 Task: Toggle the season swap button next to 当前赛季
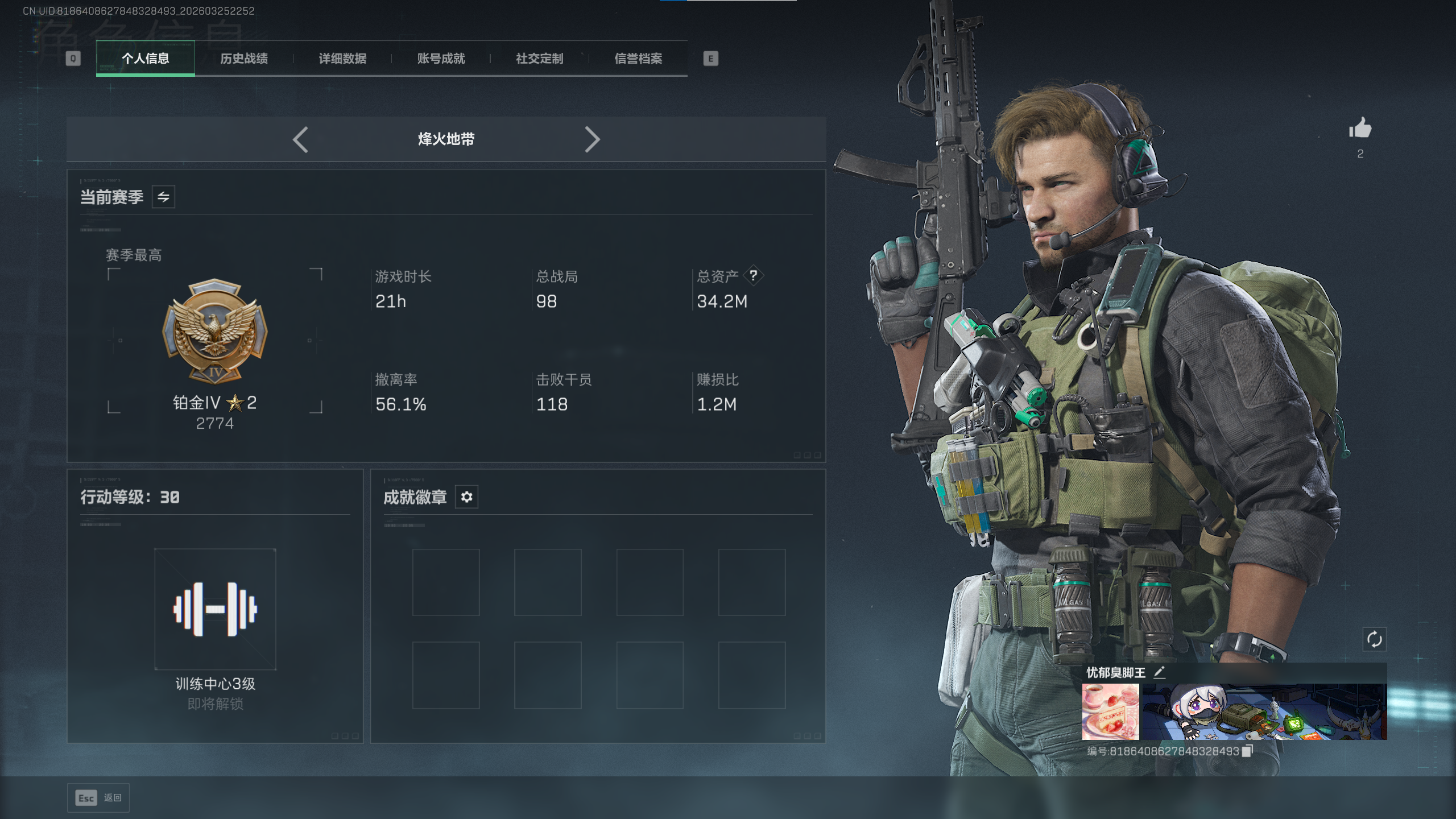(163, 197)
